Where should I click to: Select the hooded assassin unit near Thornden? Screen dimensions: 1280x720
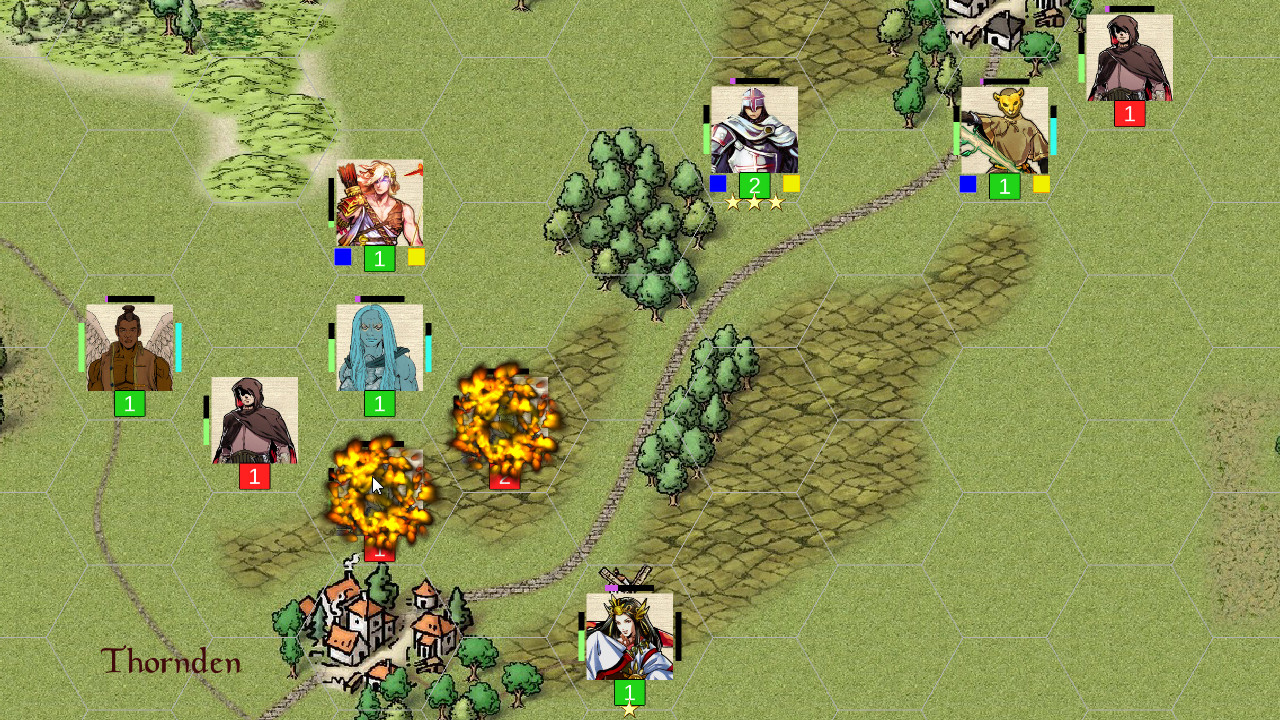(x=253, y=420)
